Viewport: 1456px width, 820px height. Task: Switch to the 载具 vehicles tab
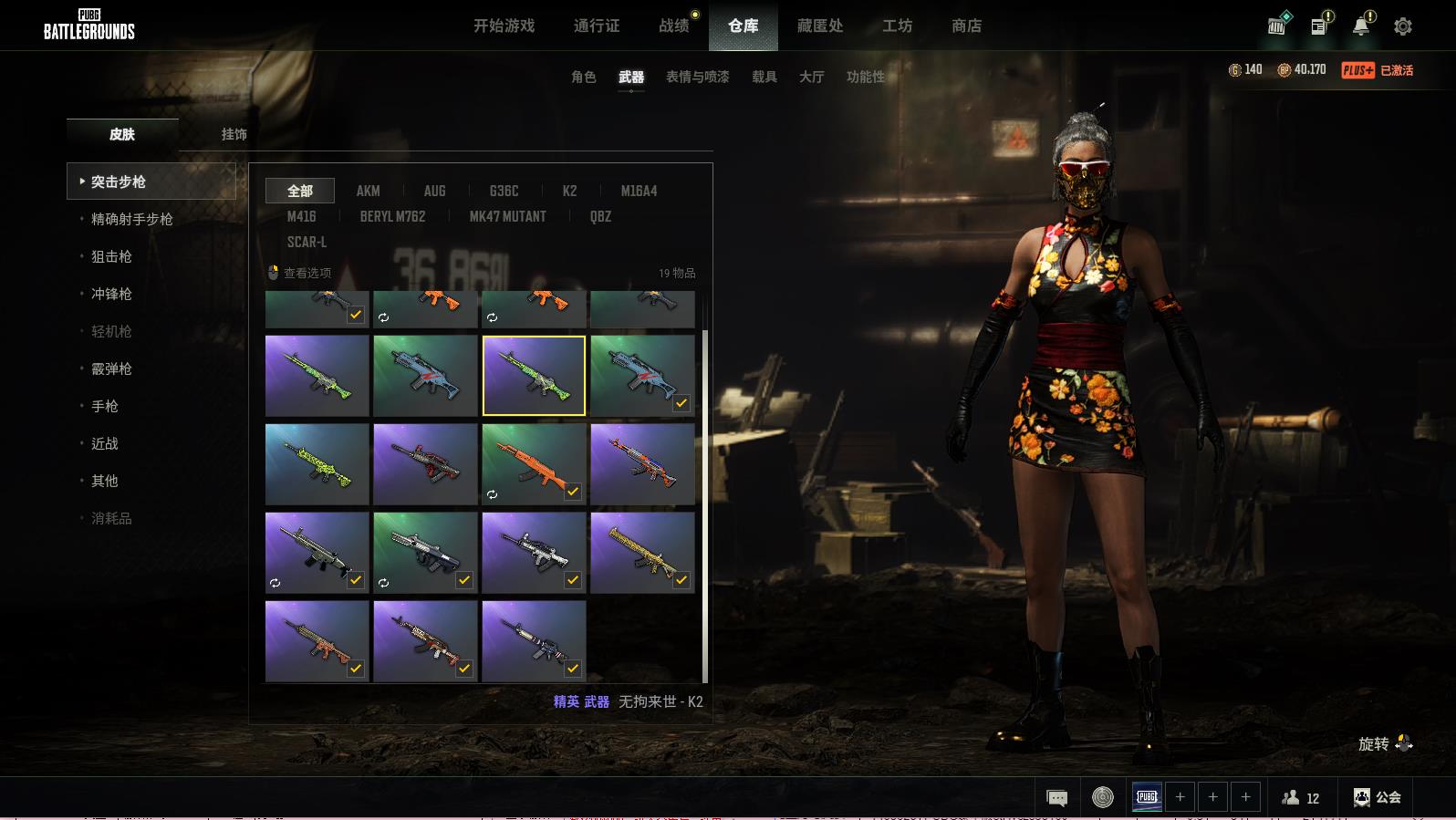click(764, 77)
